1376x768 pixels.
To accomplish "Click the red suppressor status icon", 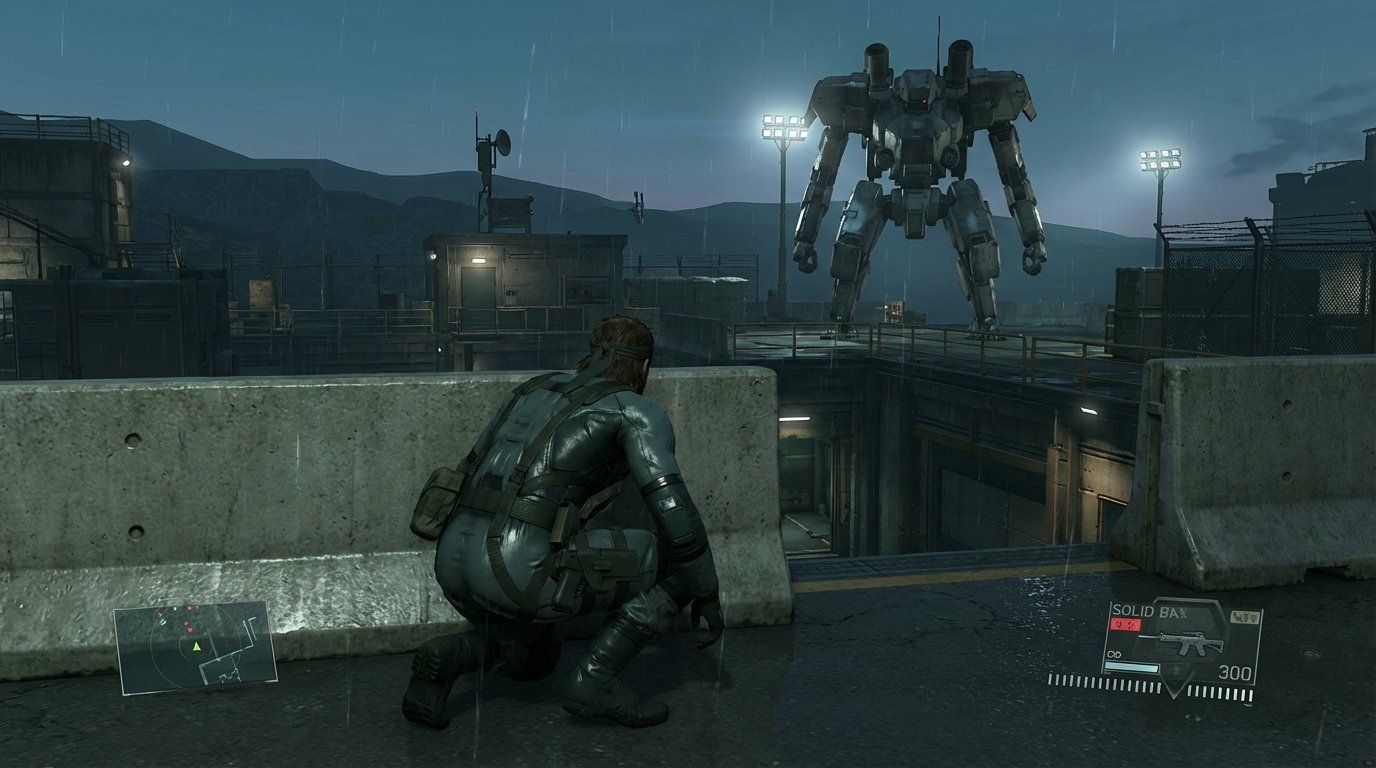I will [1124, 623].
